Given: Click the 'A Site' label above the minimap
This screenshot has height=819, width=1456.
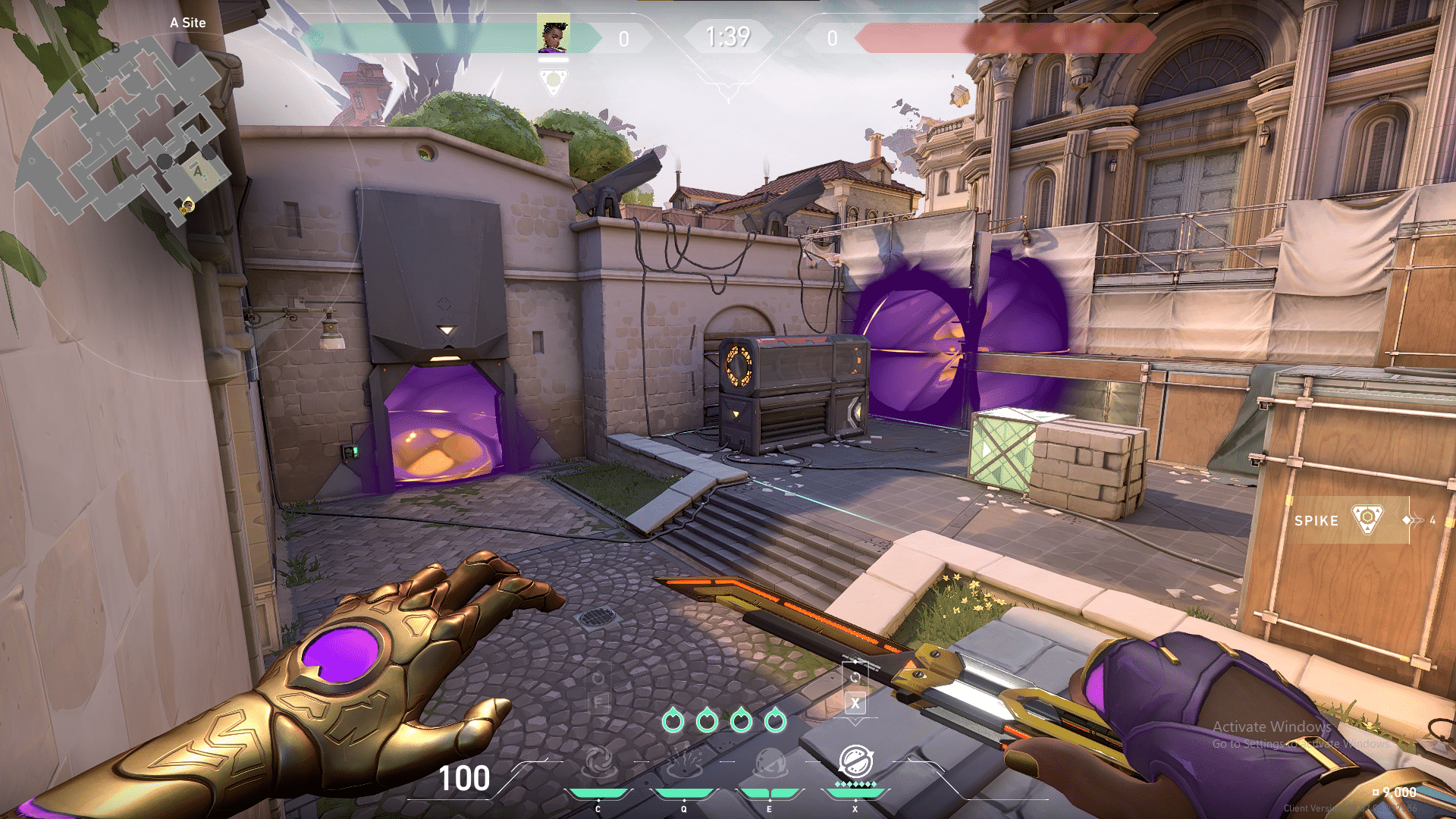Looking at the screenshot, I should pos(187,23).
